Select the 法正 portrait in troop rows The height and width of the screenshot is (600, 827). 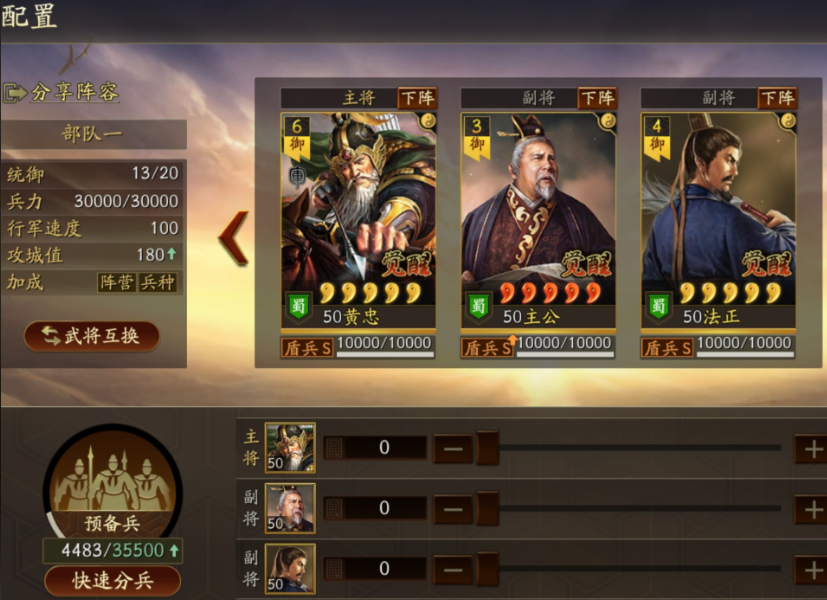(290, 568)
